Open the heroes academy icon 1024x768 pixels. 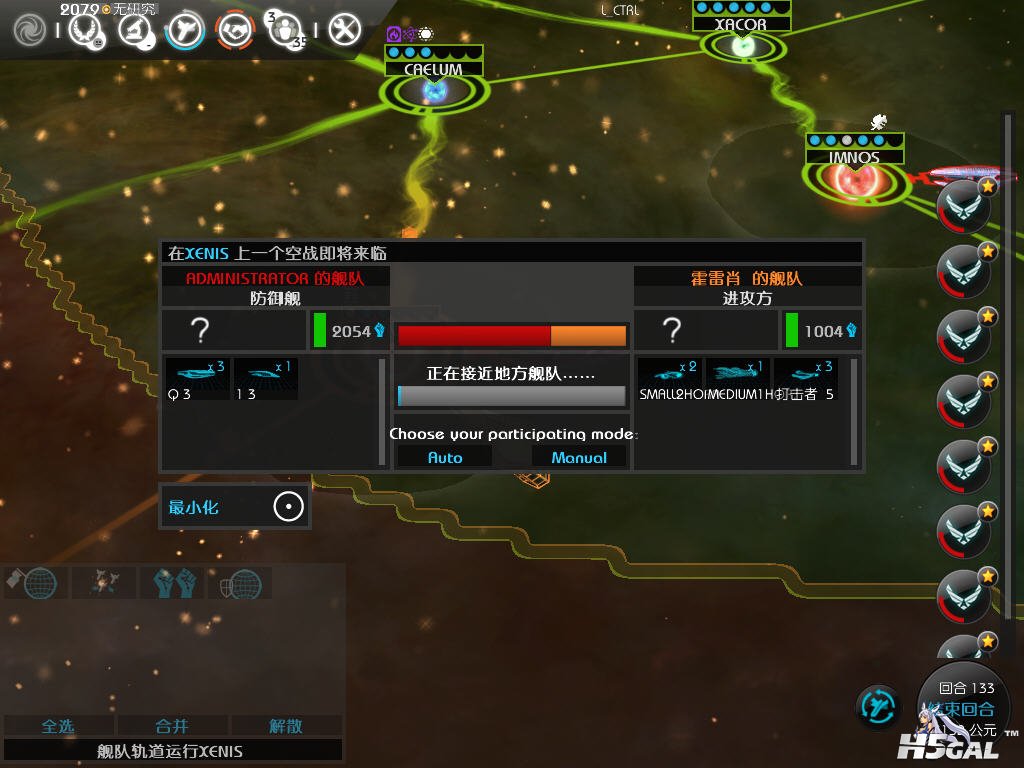pos(286,29)
